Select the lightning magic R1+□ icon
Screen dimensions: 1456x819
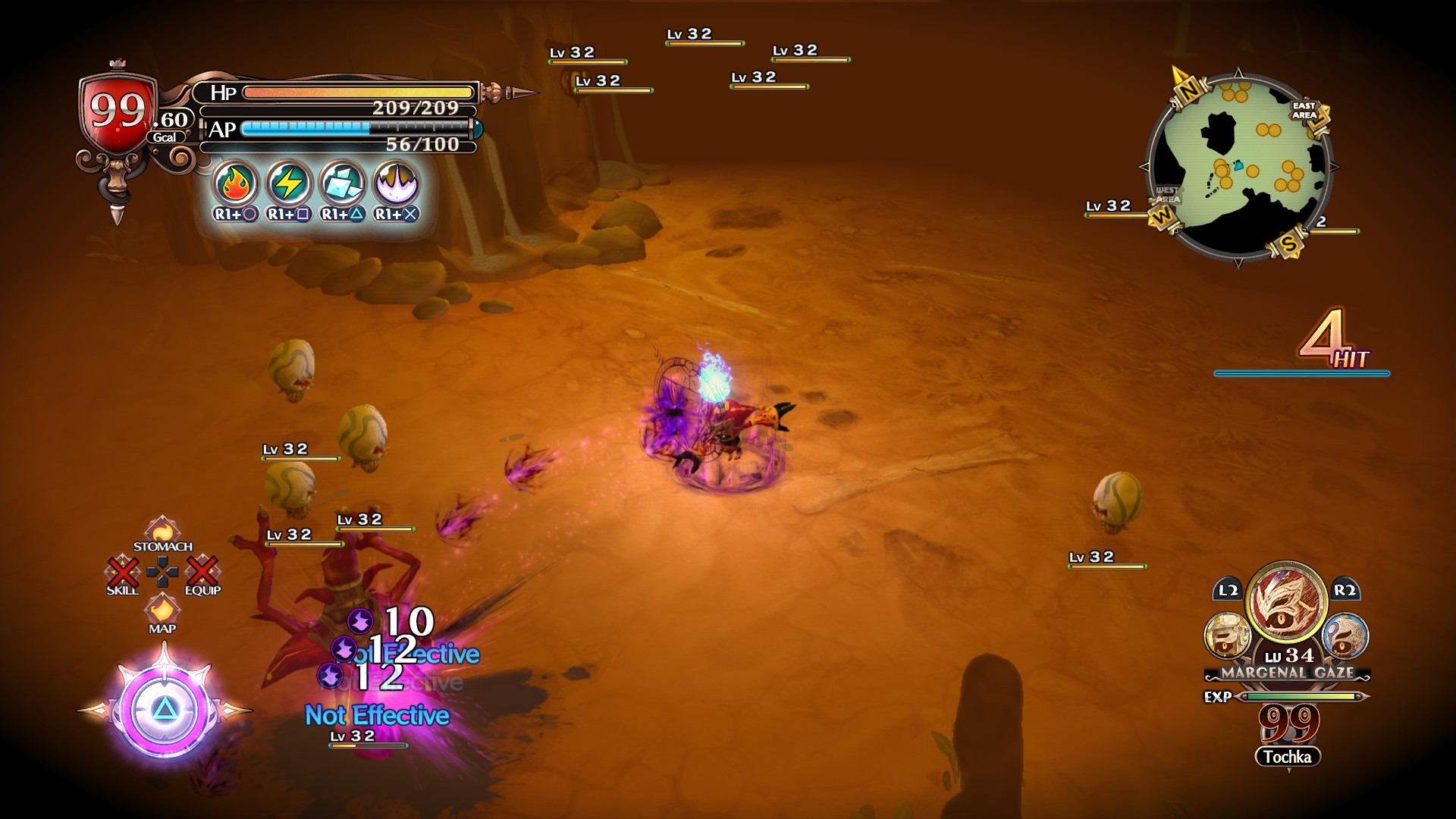click(288, 182)
